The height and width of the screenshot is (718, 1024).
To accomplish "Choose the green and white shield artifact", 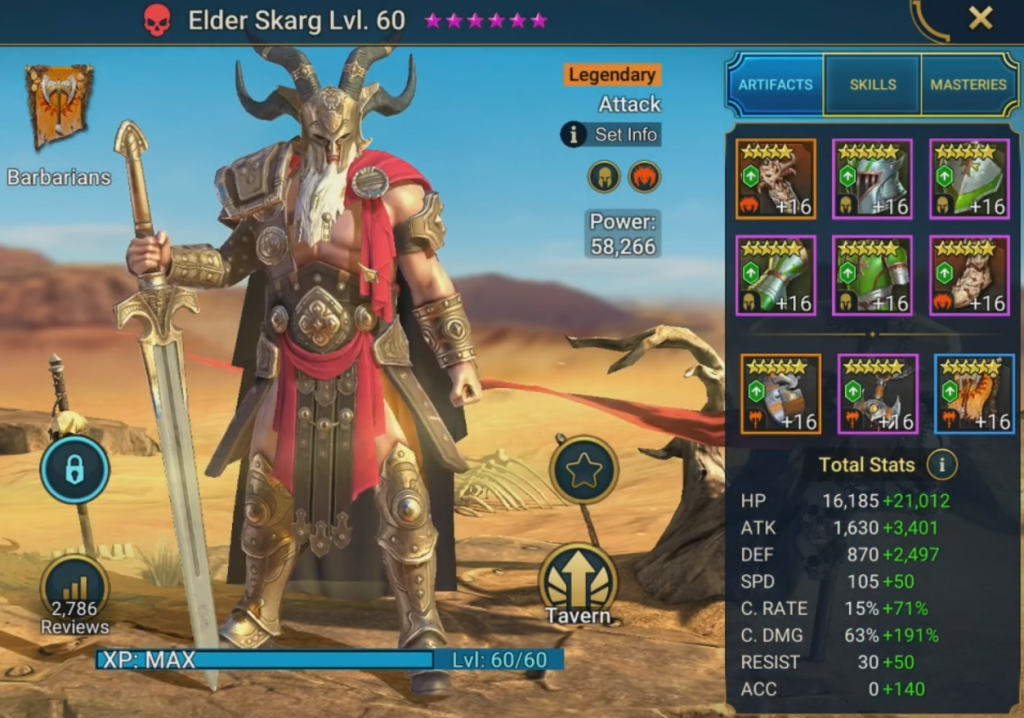I will tap(969, 179).
